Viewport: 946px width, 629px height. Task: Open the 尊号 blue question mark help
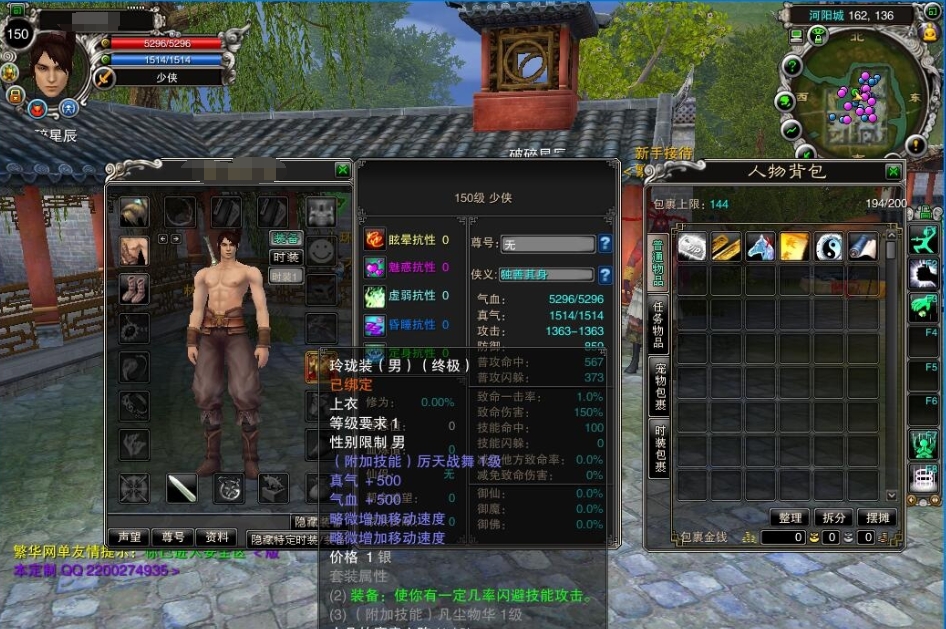(604, 243)
